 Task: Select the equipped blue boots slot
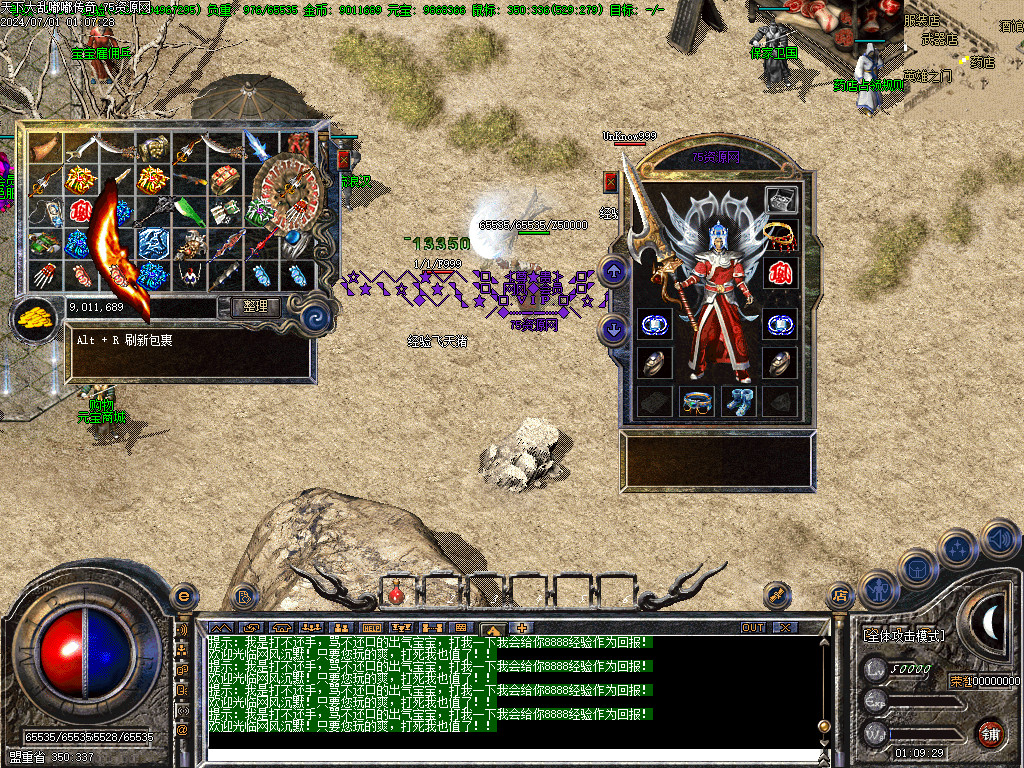[x=739, y=401]
